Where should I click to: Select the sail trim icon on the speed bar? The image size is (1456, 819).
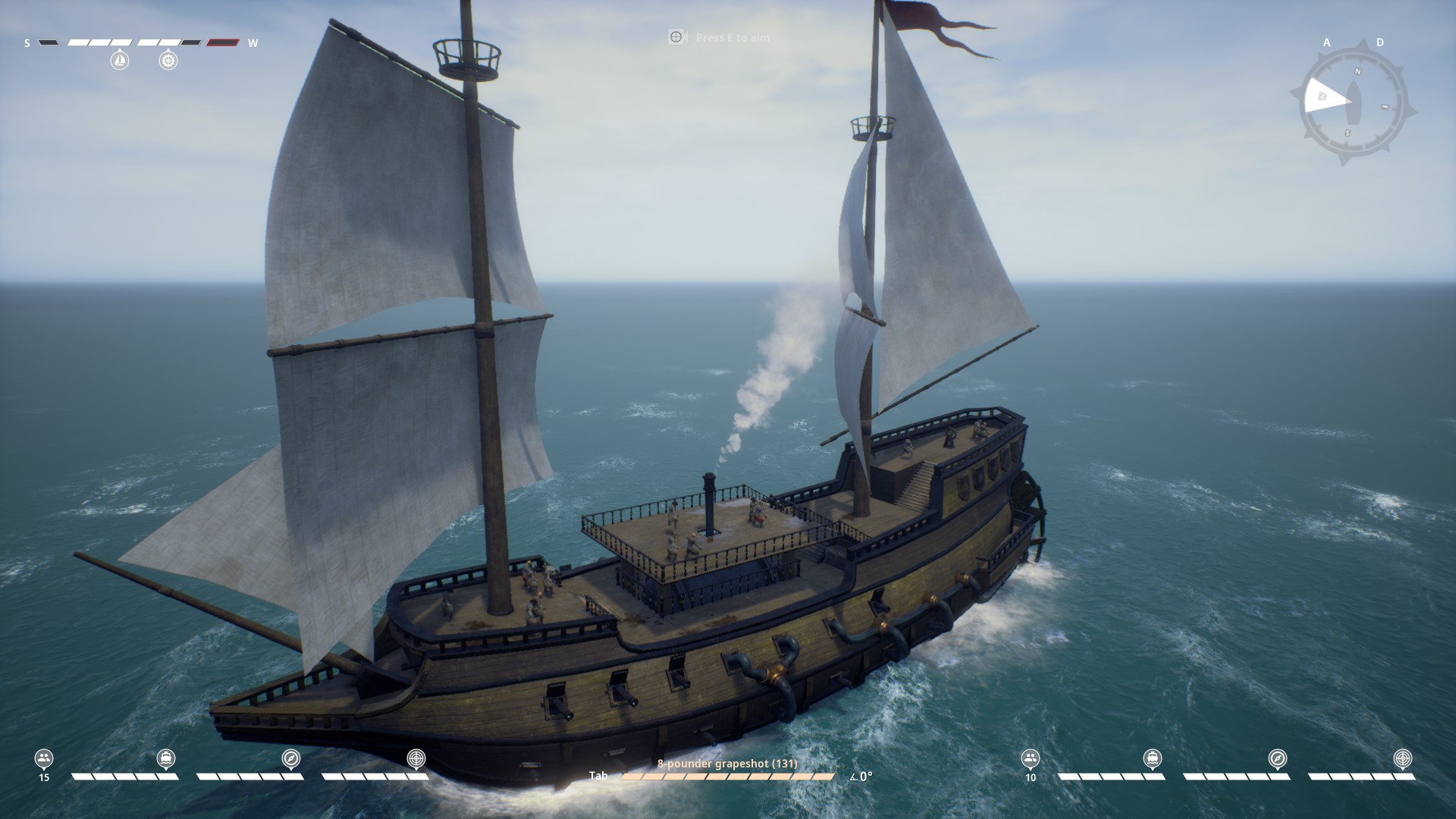click(120, 61)
